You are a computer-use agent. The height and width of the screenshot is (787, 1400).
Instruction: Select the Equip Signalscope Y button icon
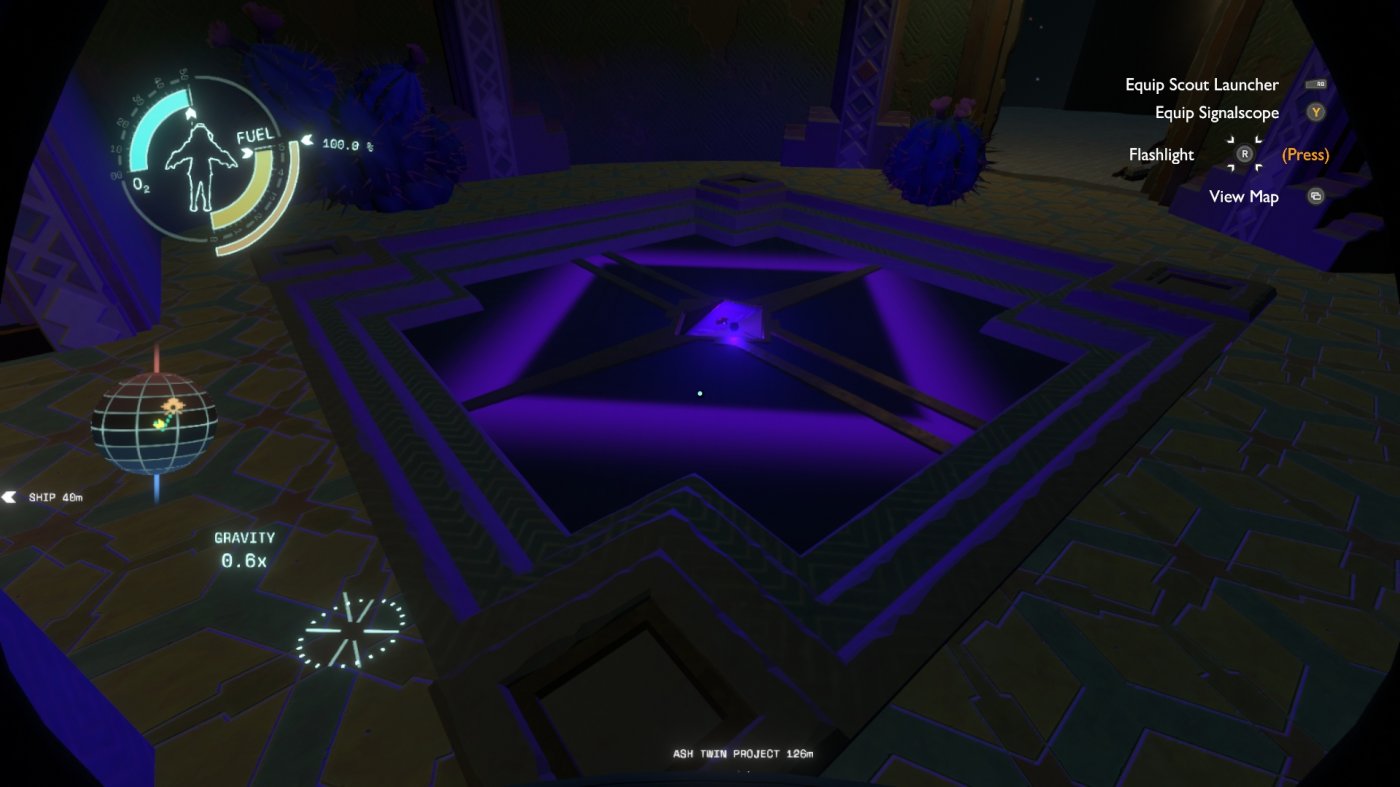tap(1316, 112)
